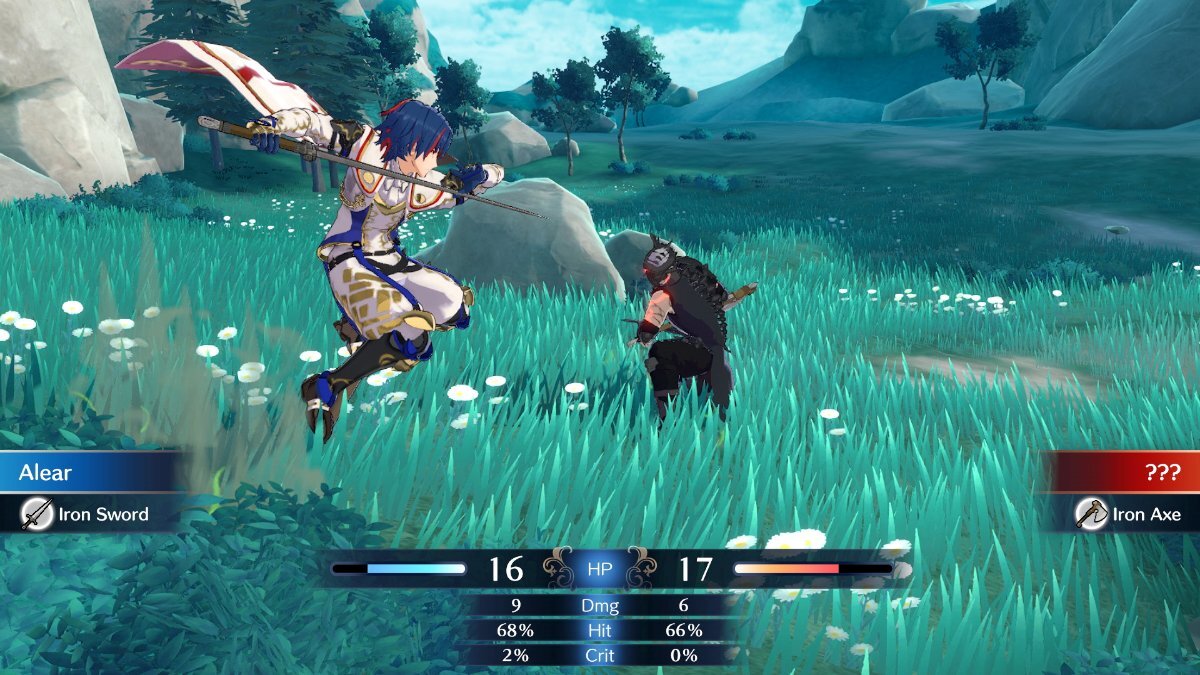Image resolution: width=1200 pixels, height=675 pixels.
Task: Click the Iron Sword weapon icon
Action: [37, 514]
